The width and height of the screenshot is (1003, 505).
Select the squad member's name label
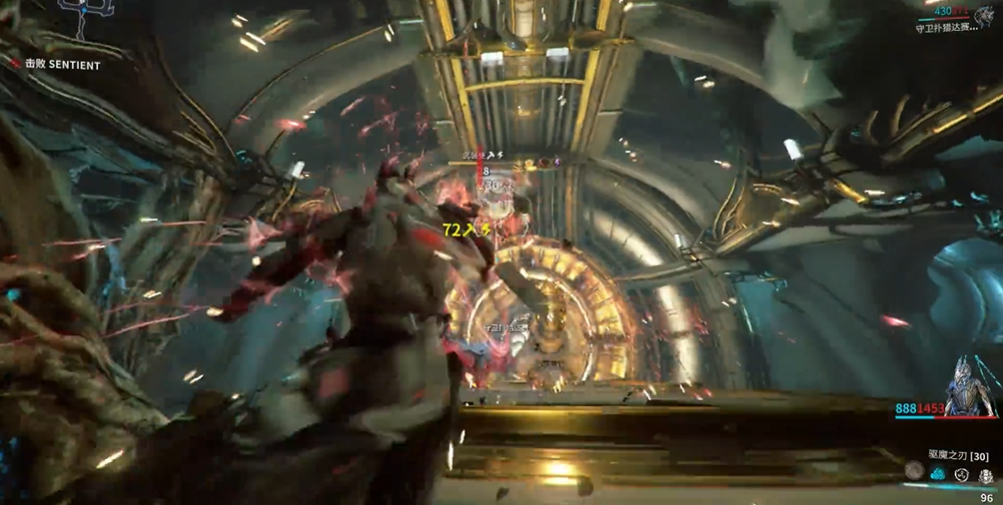(x=946, y=28)
